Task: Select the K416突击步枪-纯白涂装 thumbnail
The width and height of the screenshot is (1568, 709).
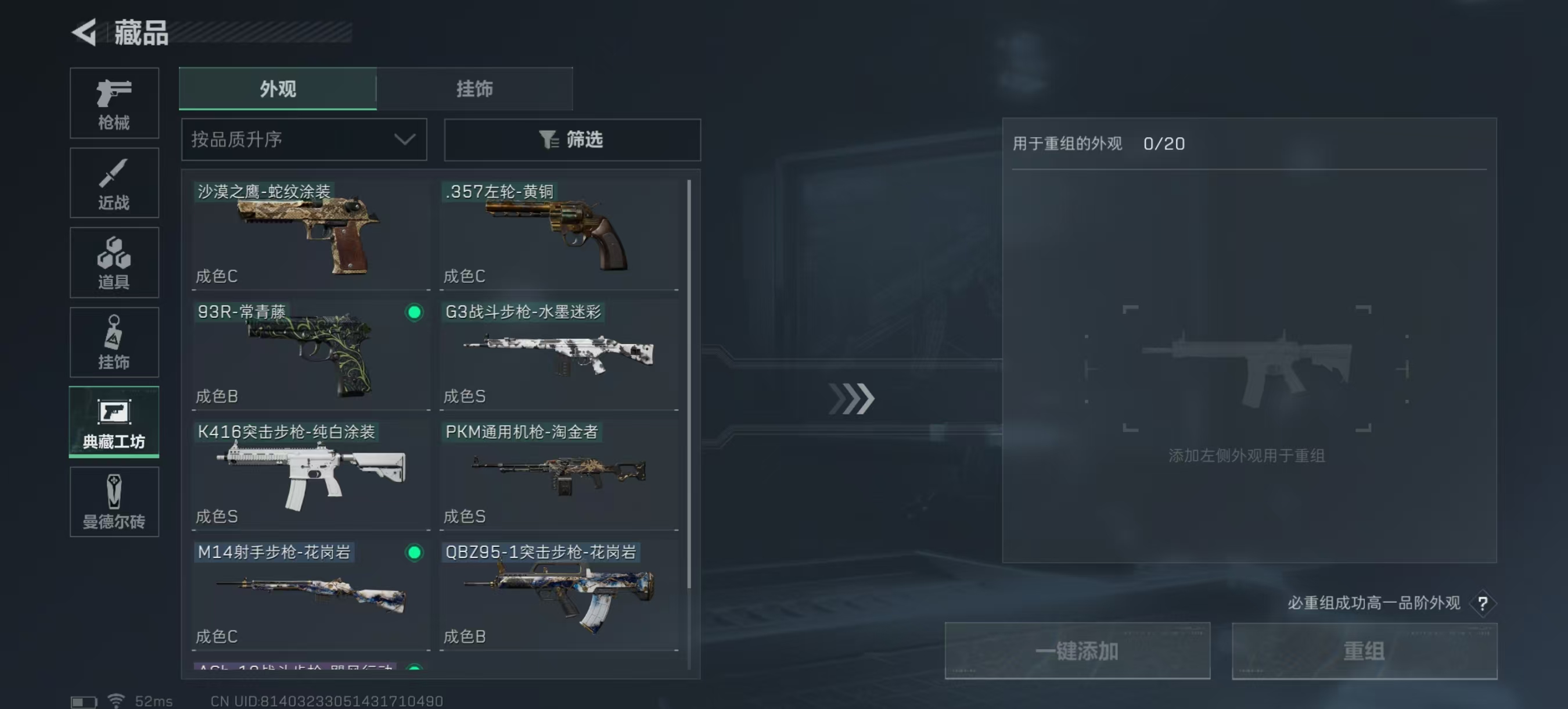Action: 311,474
